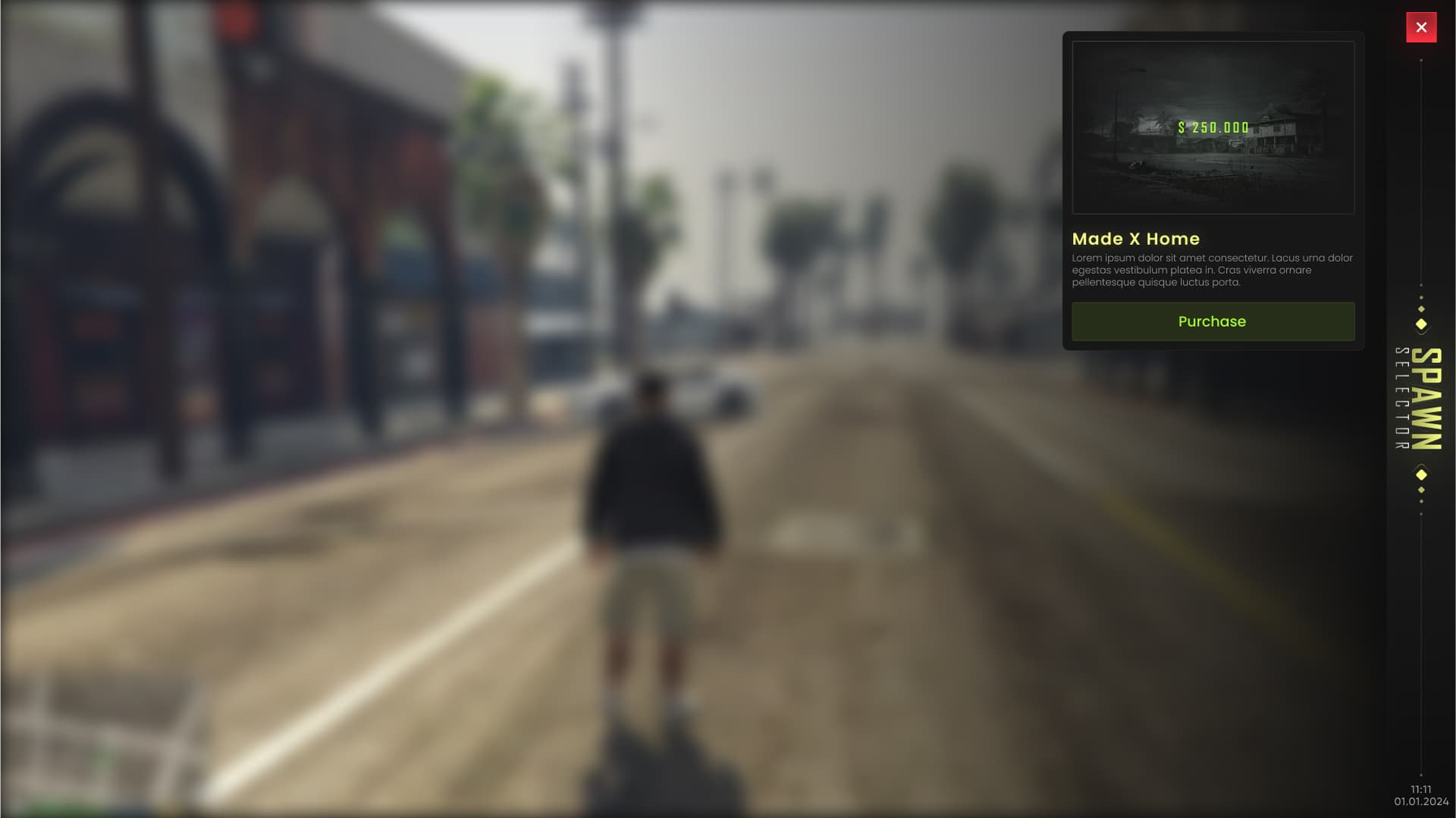
Task: Select the Made X Home spawn card
Action: click(x=1213, y=190)
